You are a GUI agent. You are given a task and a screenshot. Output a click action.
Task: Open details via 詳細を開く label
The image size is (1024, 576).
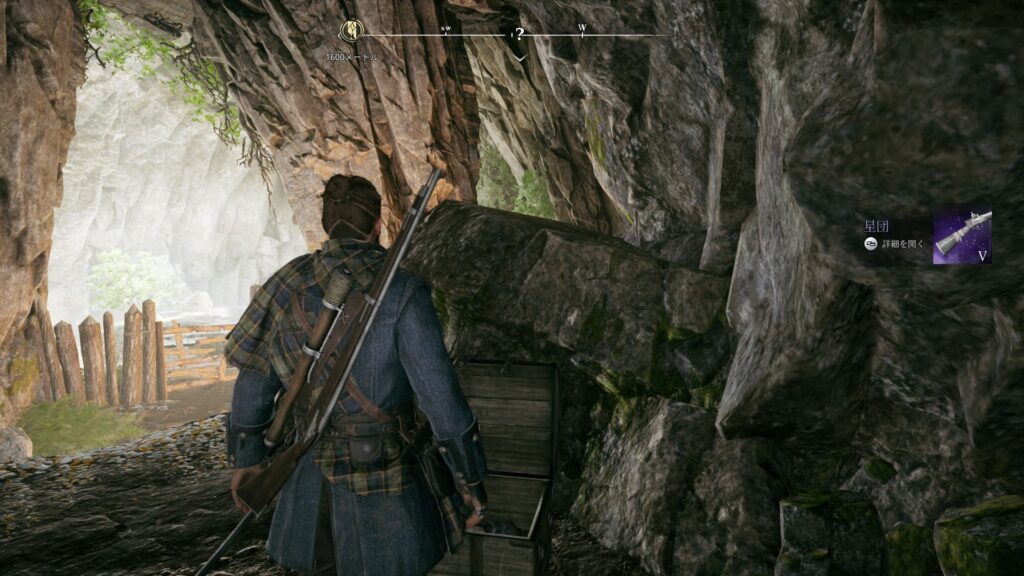(904, 244)
